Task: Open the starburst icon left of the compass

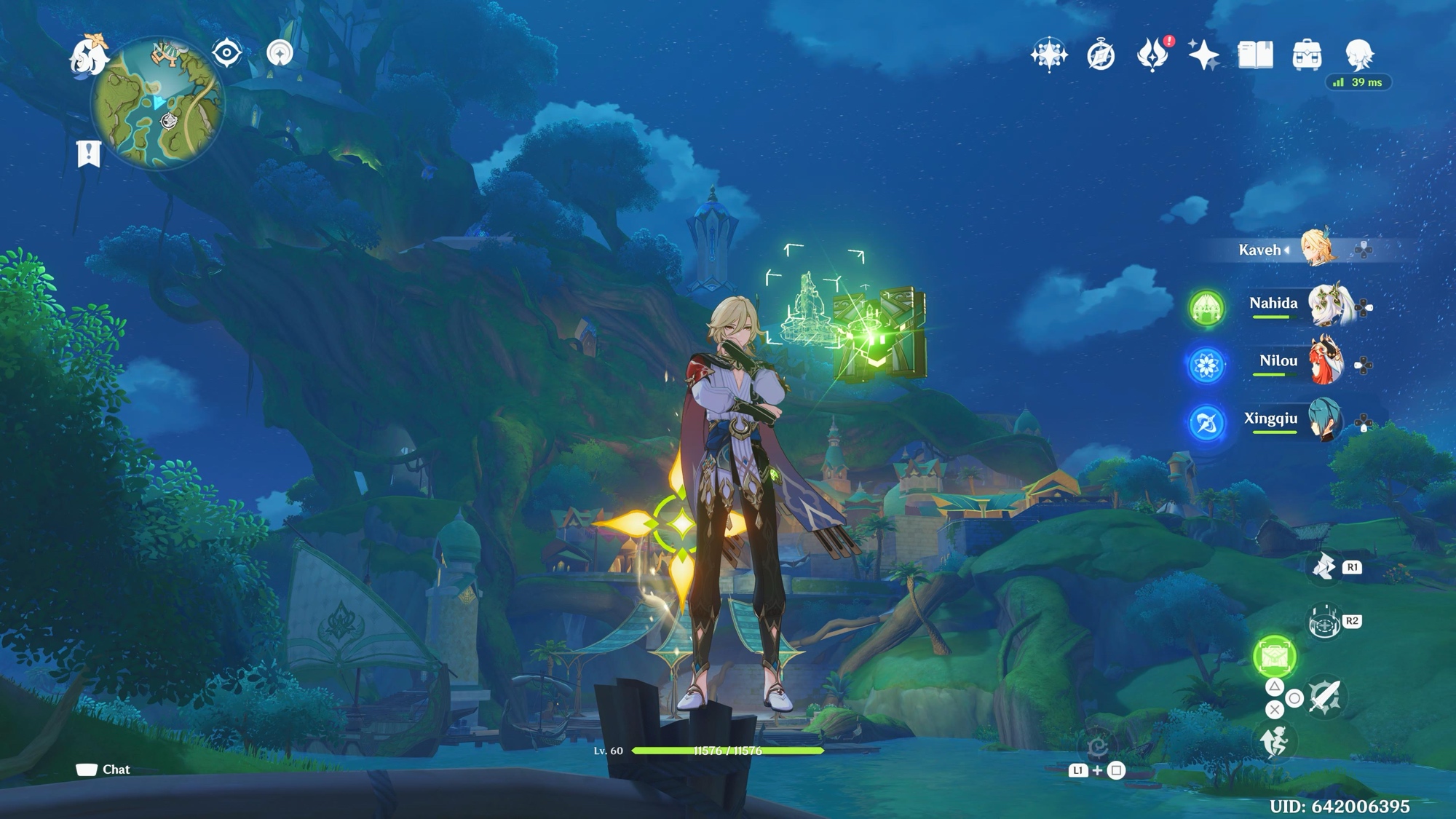Action: tap(1049, 55)
